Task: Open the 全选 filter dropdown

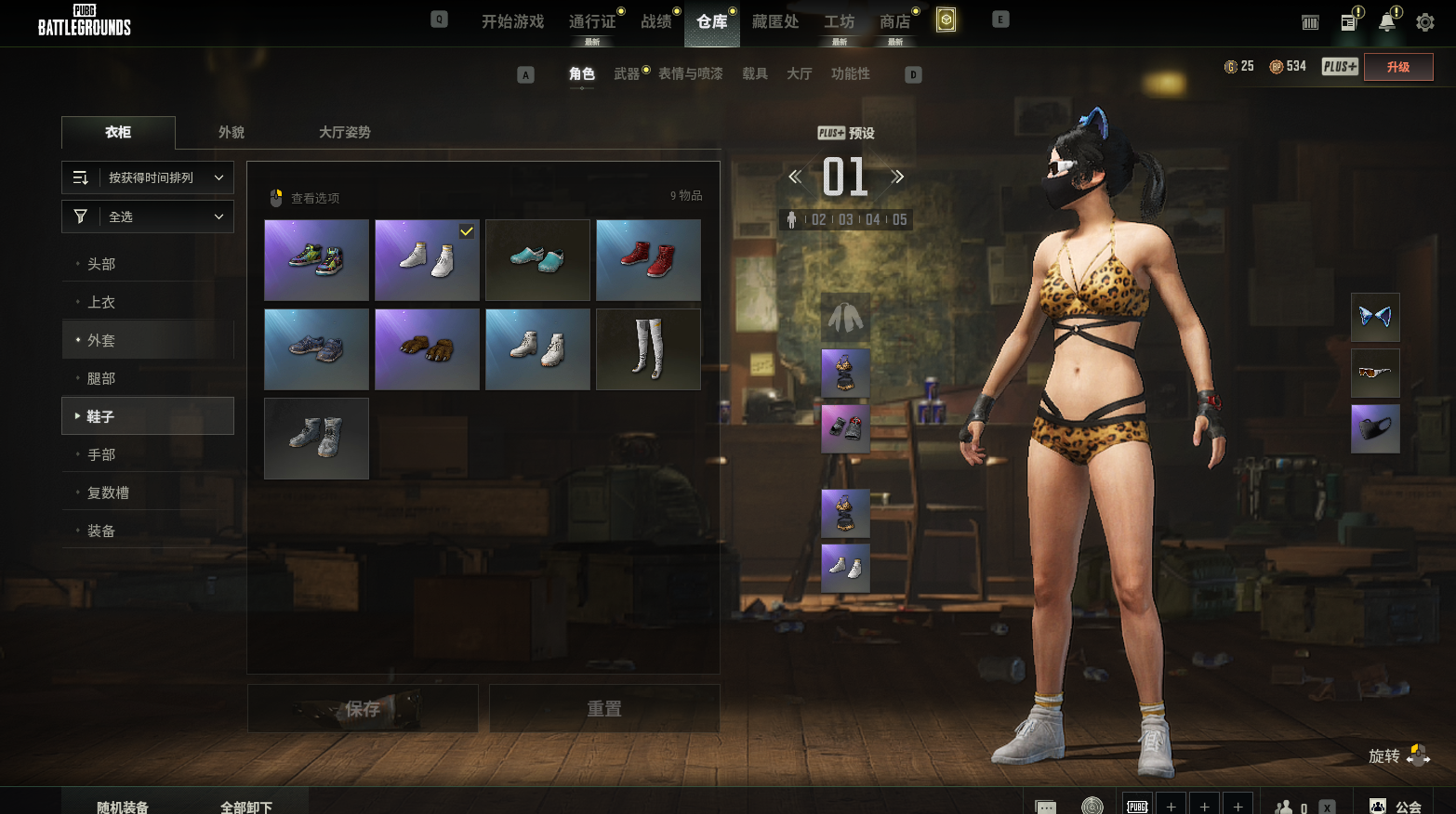Action: tap(148, 217)
